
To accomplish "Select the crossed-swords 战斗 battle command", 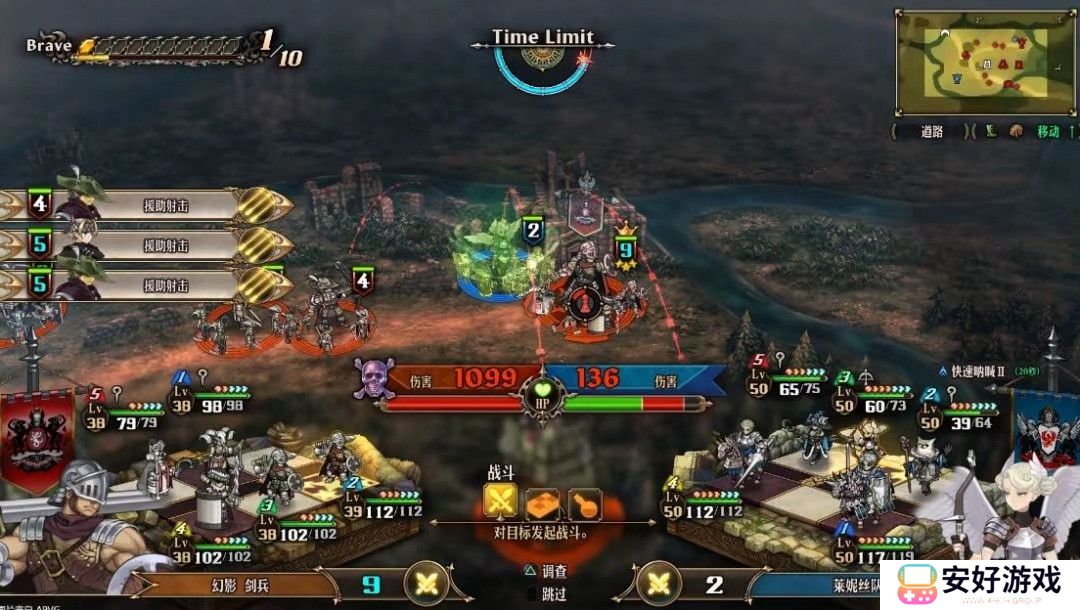I will coord(500,503).
